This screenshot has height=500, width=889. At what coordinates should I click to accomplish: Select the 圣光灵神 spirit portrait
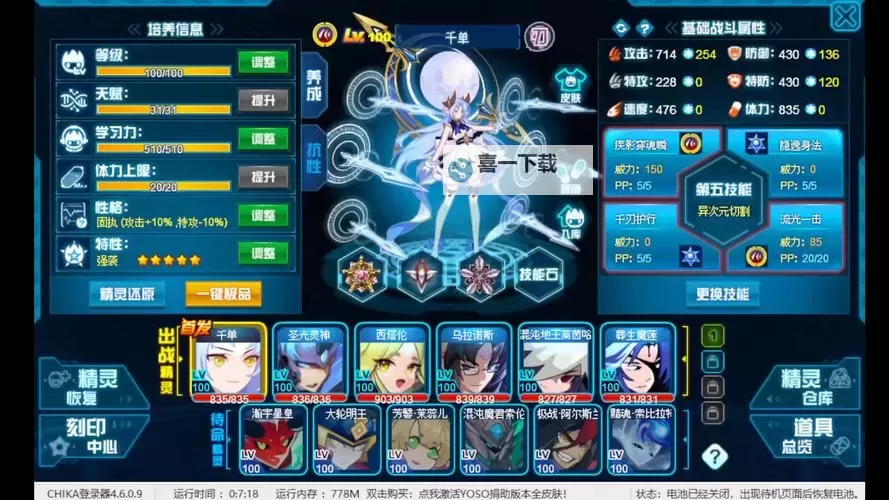pyautogui.click(x=310, y=362)
